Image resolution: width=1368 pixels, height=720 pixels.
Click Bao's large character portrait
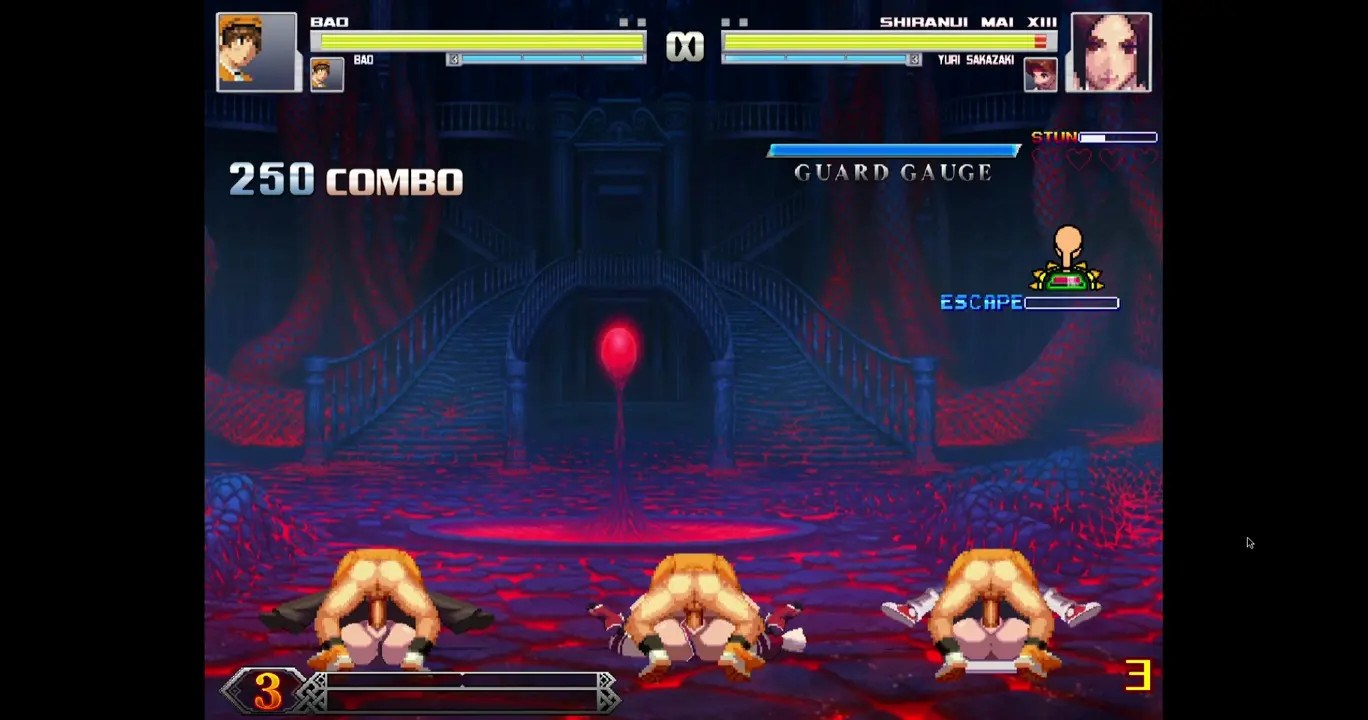tap(256, 52)
